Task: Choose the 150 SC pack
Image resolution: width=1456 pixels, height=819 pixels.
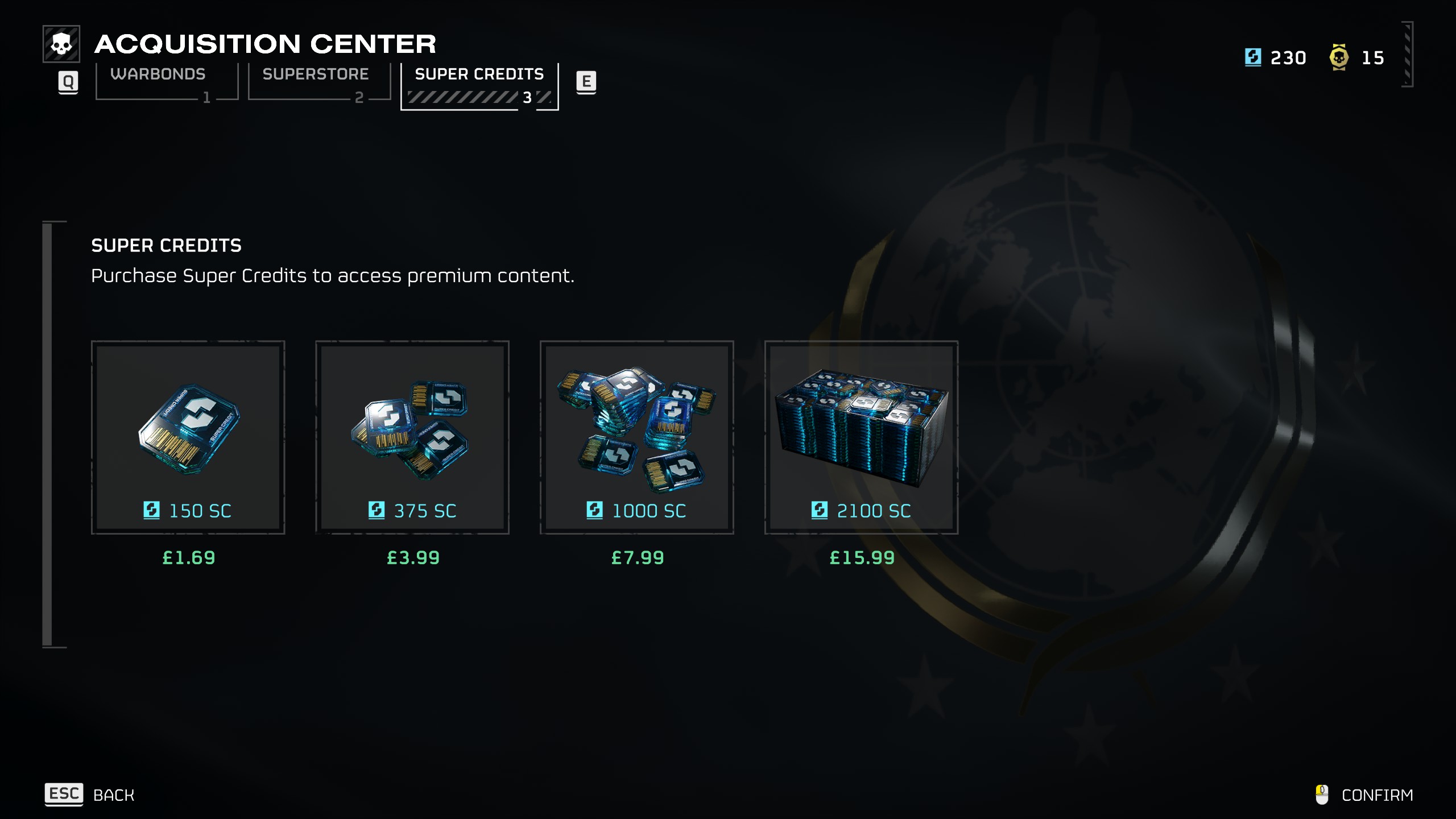Action: [x=188, y=437]
